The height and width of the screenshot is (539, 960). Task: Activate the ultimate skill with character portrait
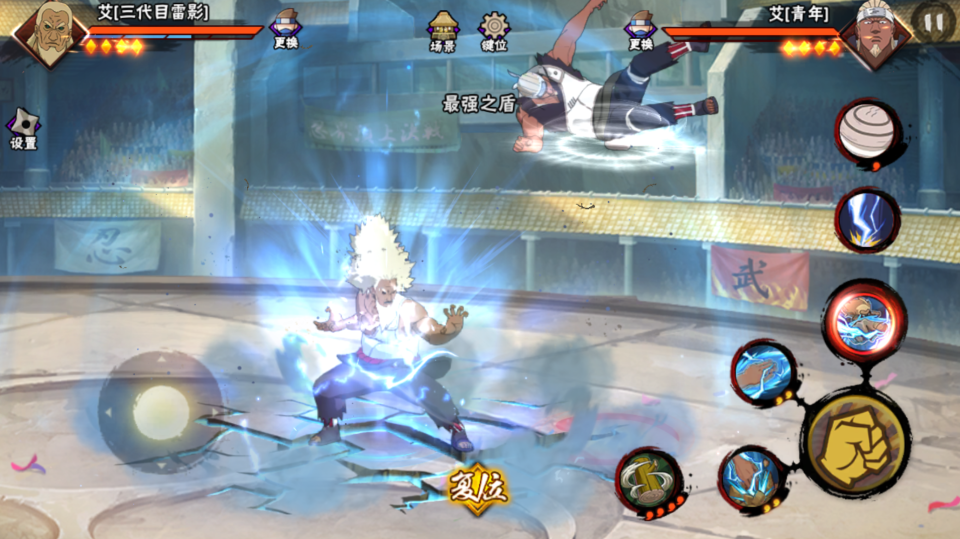coord(864,319)
